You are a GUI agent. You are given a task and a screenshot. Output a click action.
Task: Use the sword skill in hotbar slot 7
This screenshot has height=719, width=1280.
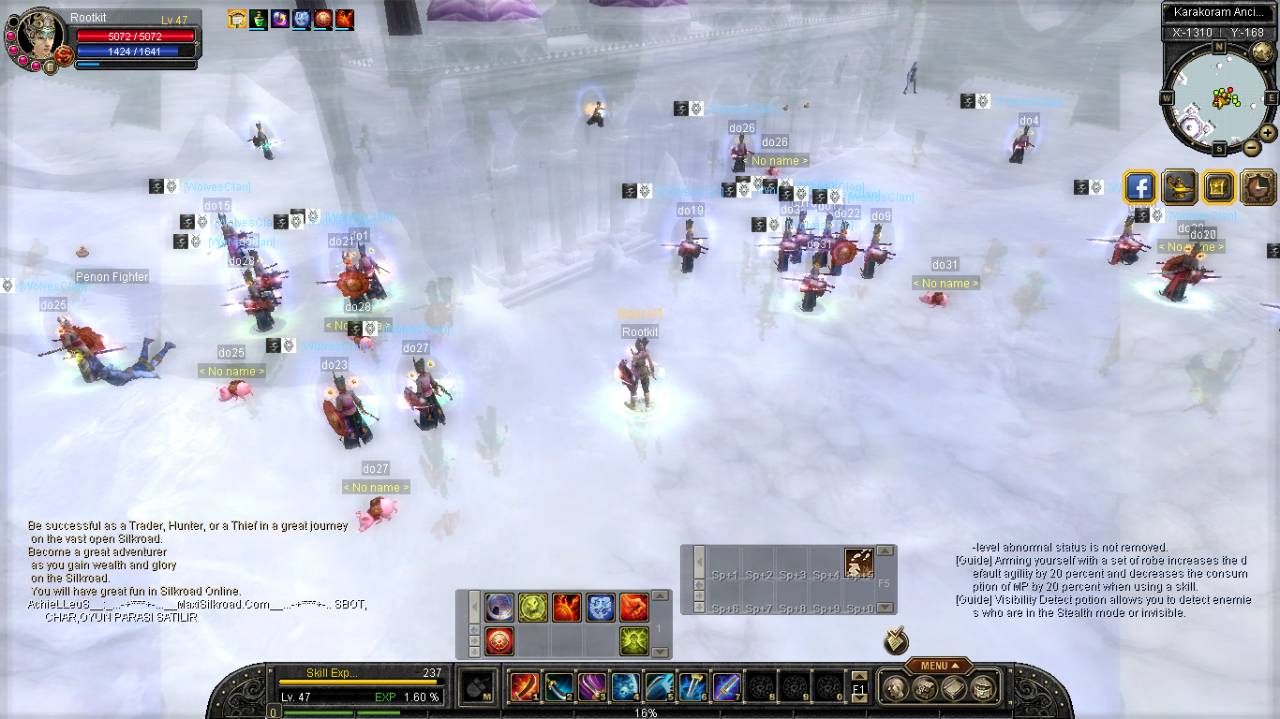click(727, 686)
